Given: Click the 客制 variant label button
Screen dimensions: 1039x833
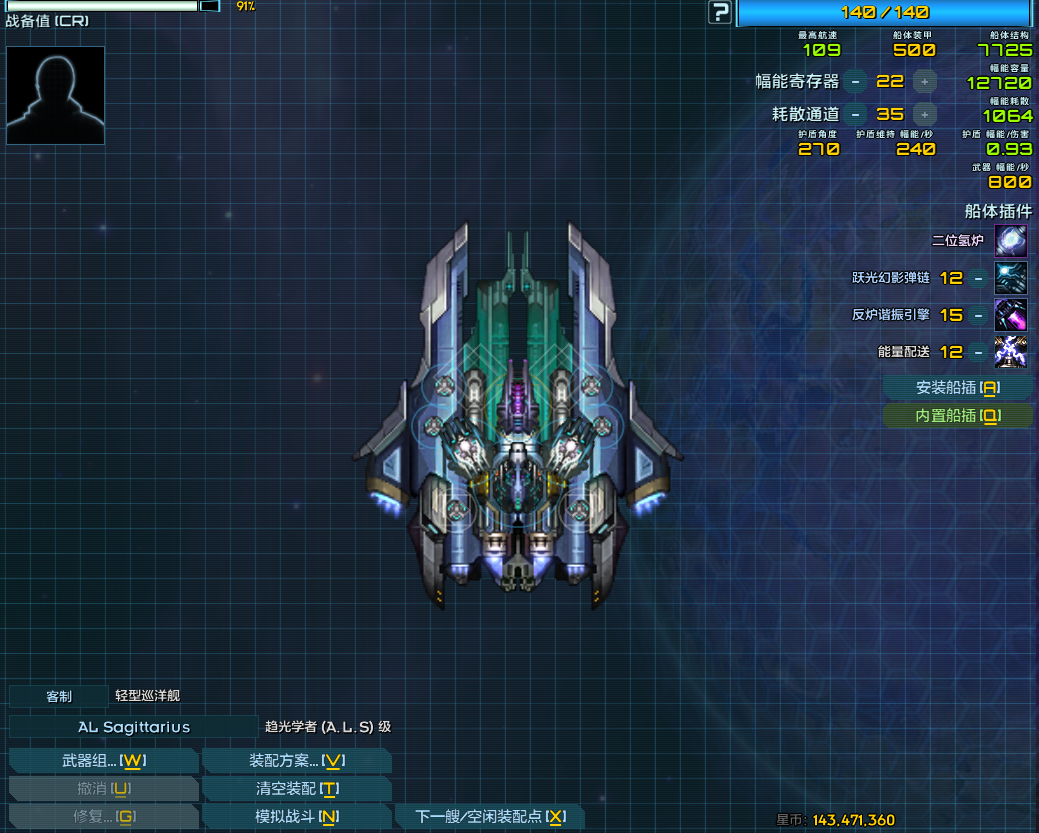Looking at the screenshot, I should (59, 696).
